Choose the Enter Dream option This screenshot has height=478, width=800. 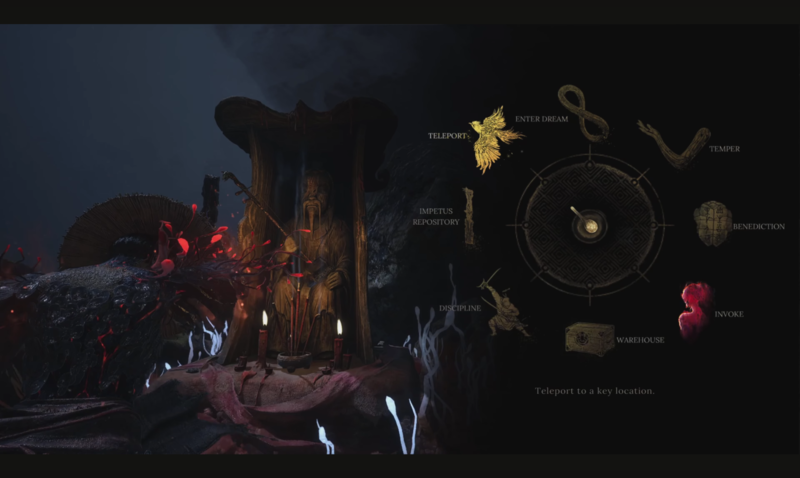pos(583,111)
